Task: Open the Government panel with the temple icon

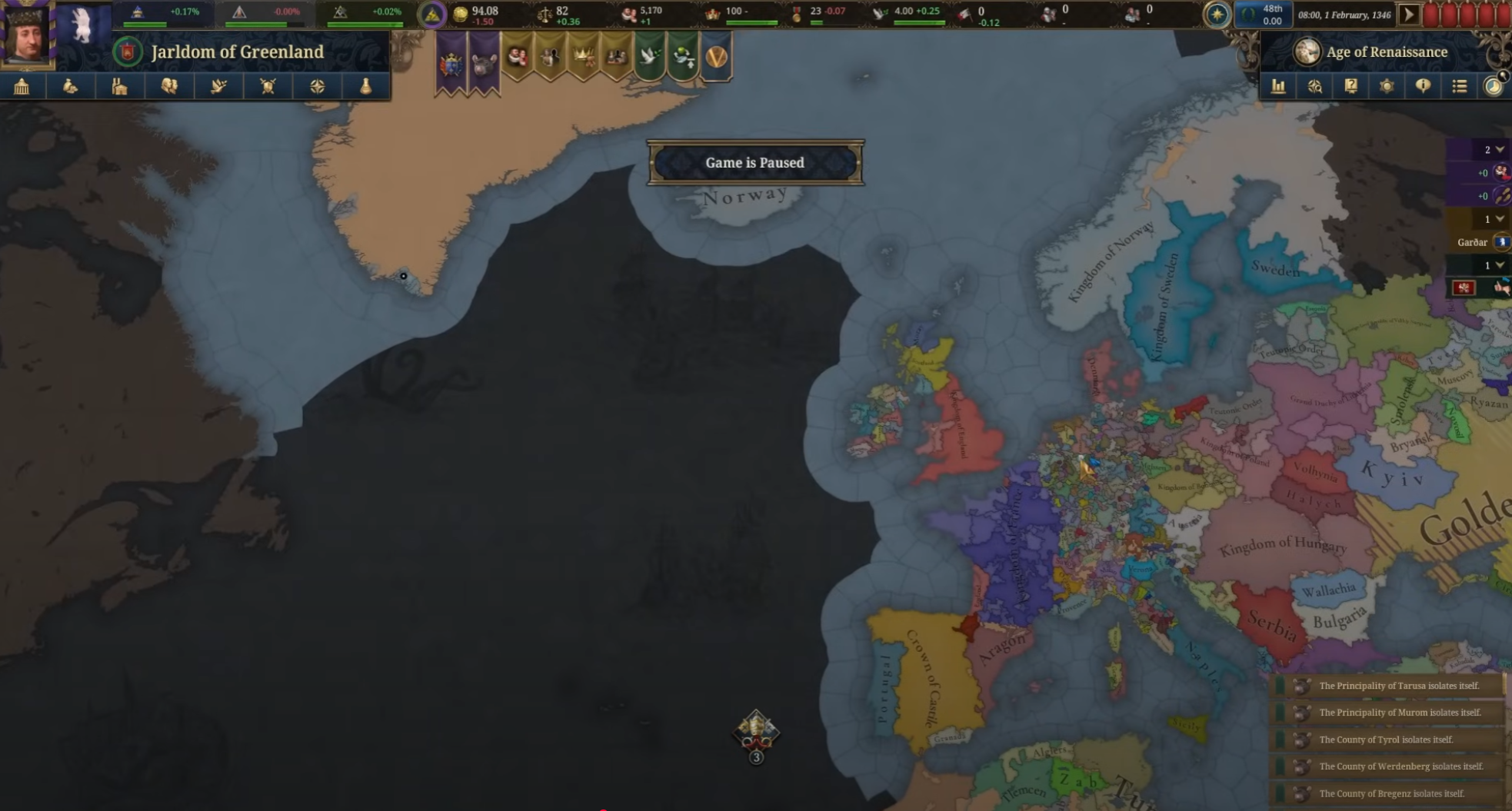Action: tap(22, 86)
